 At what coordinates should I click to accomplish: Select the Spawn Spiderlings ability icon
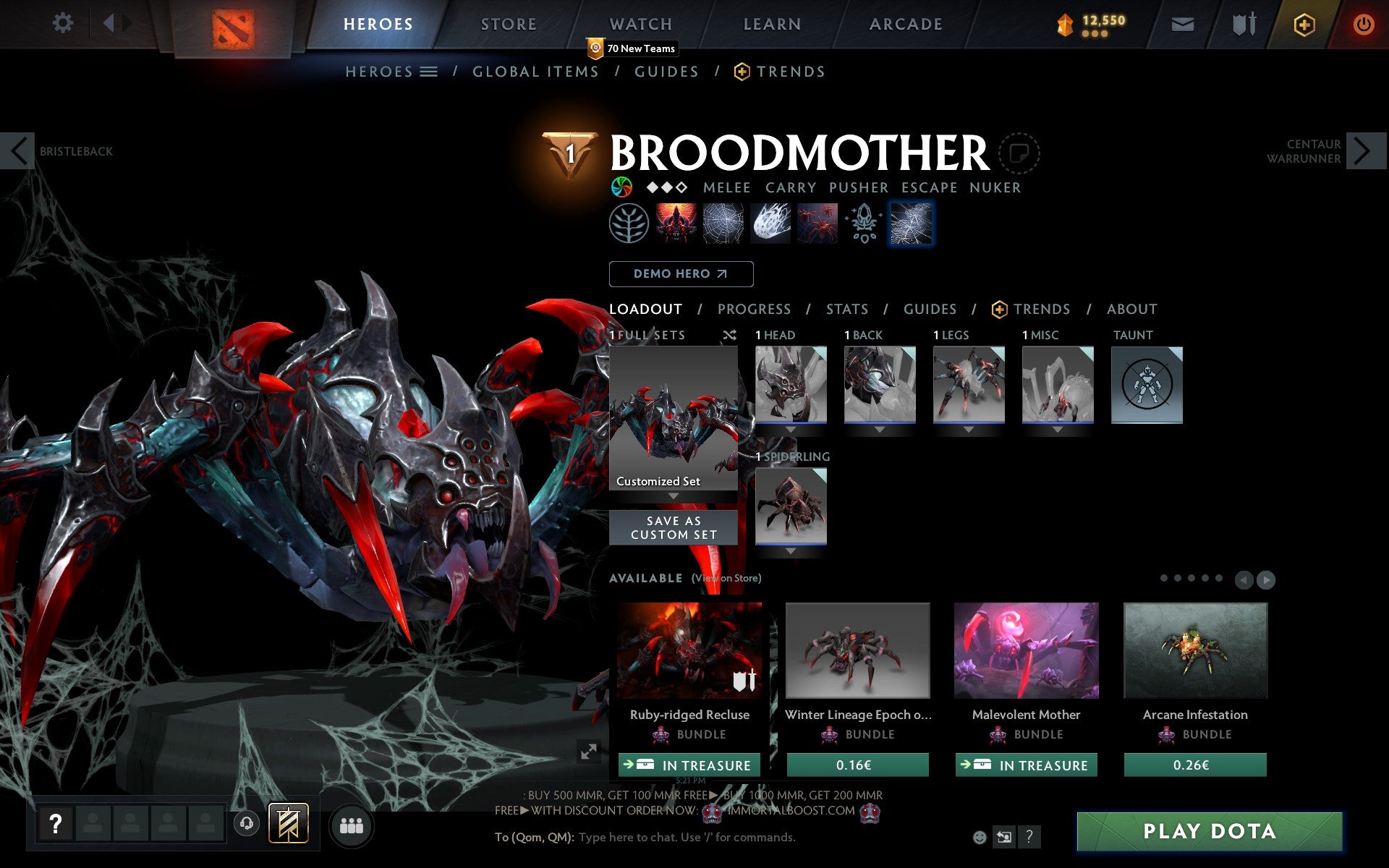[816, 223]
